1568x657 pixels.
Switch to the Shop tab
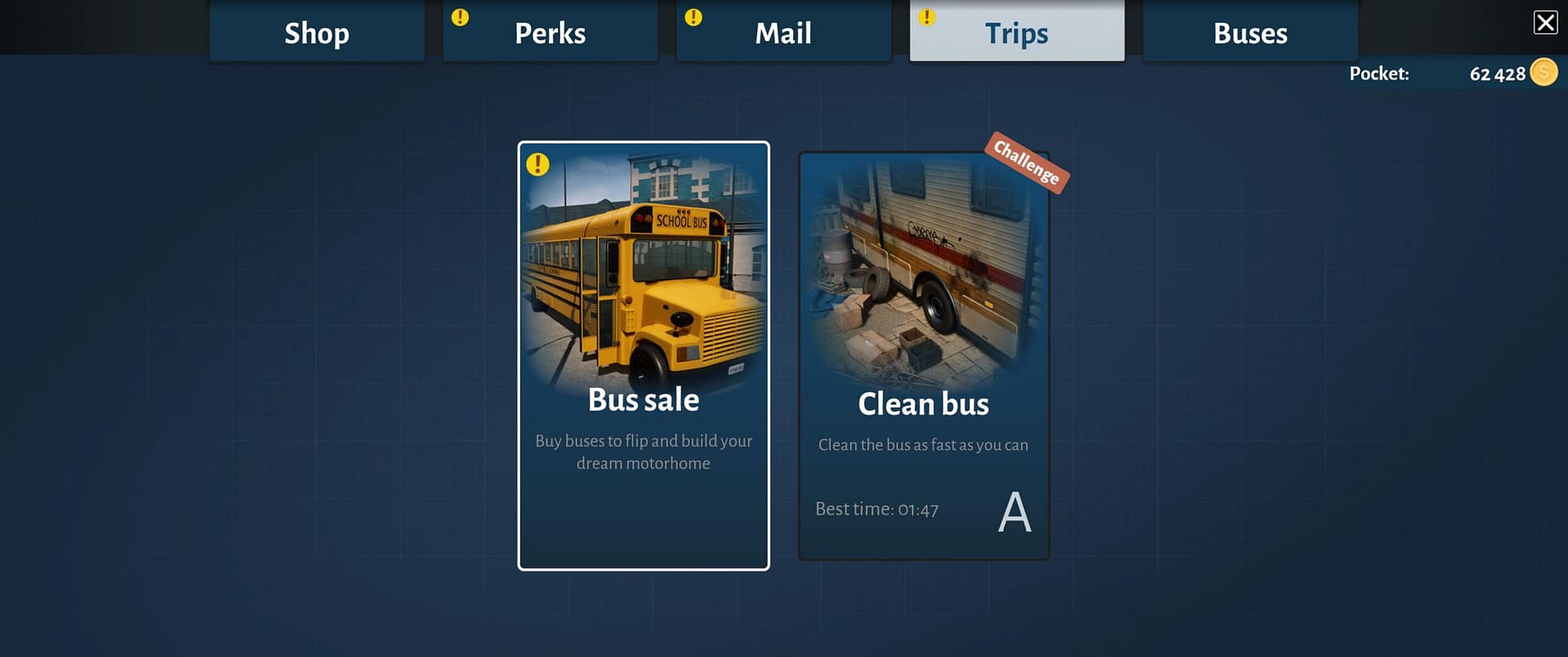(x=317, y=33)
